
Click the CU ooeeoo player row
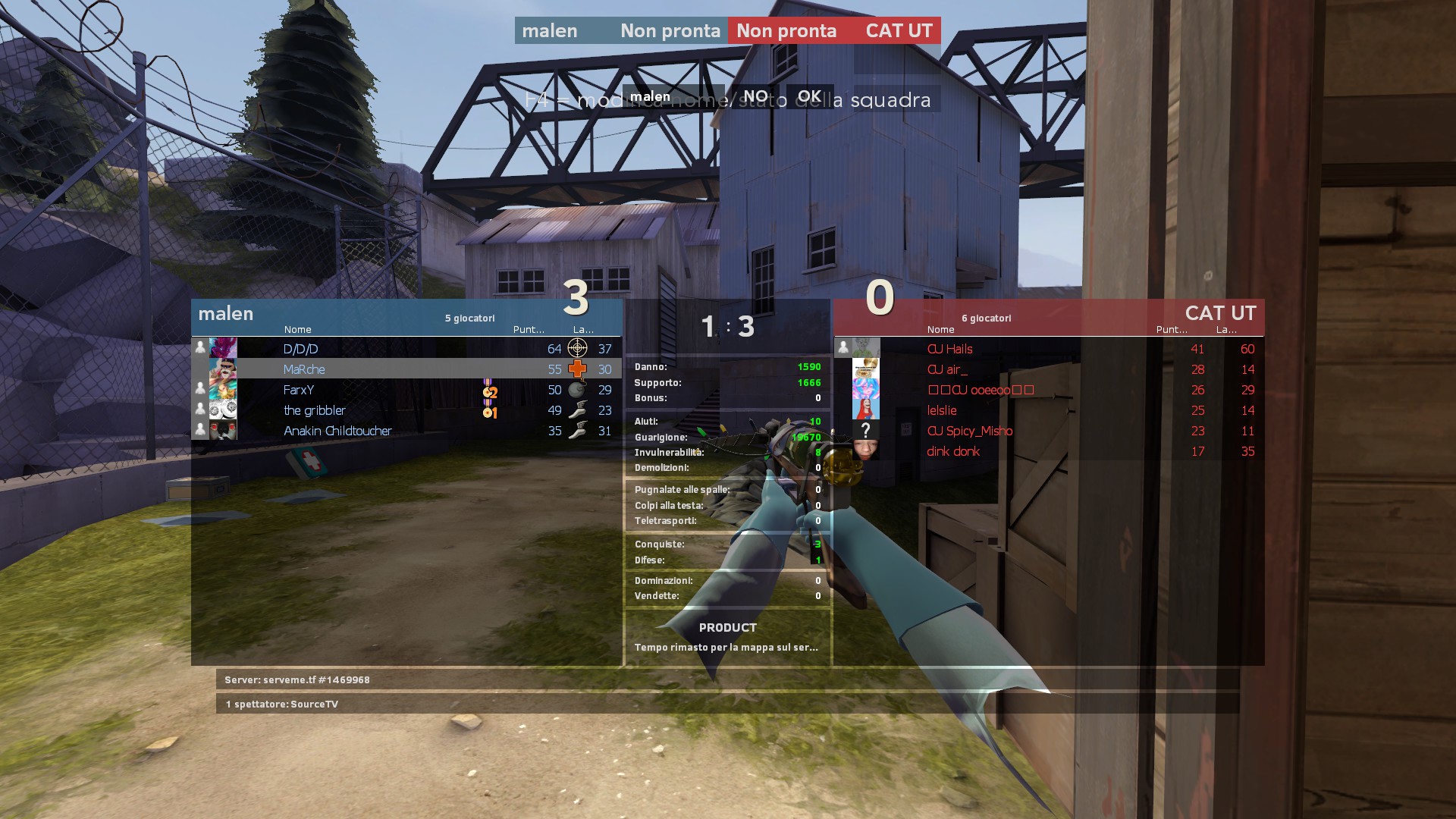[x=981, y=390]
